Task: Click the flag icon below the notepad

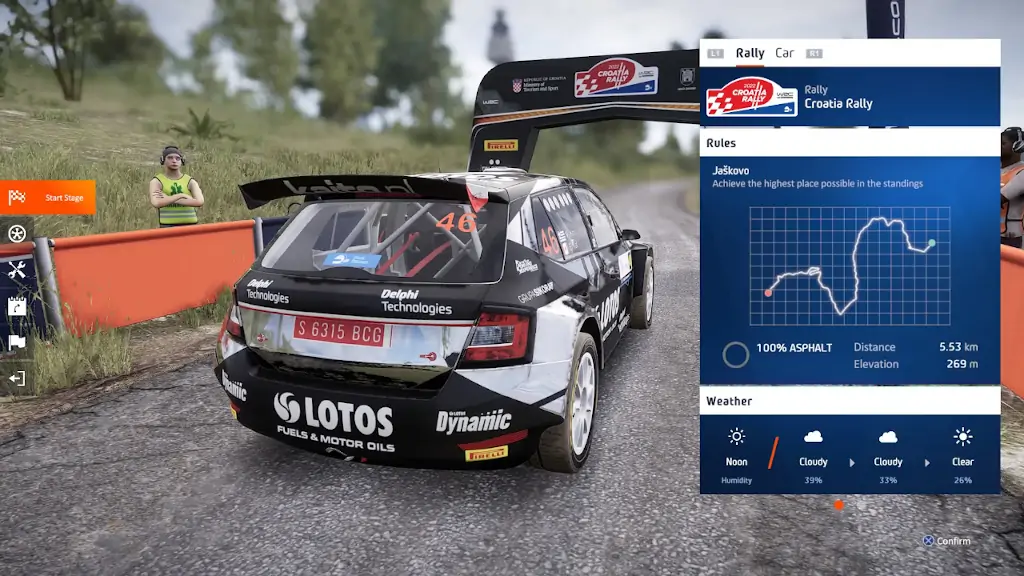Action: point(17,342)
